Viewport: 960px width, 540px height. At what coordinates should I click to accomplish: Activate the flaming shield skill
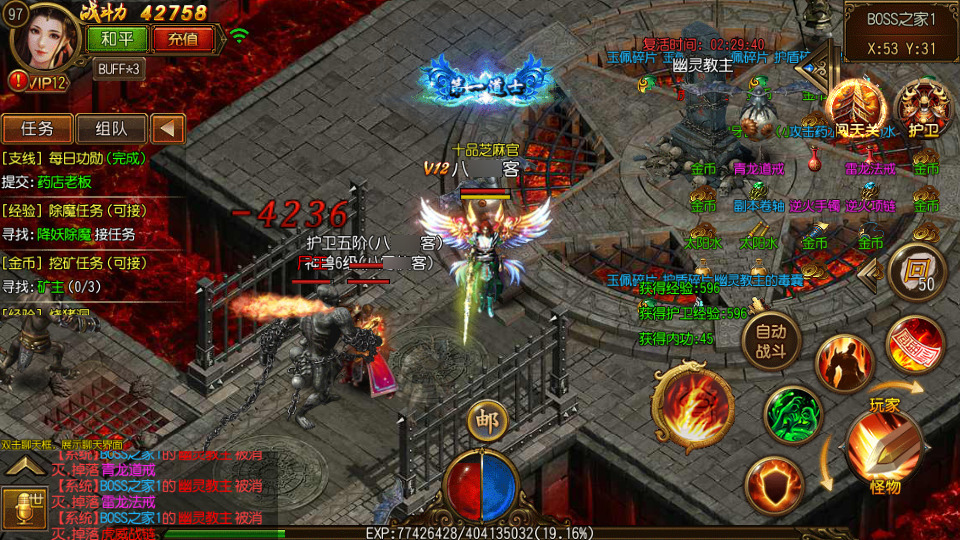774,486
